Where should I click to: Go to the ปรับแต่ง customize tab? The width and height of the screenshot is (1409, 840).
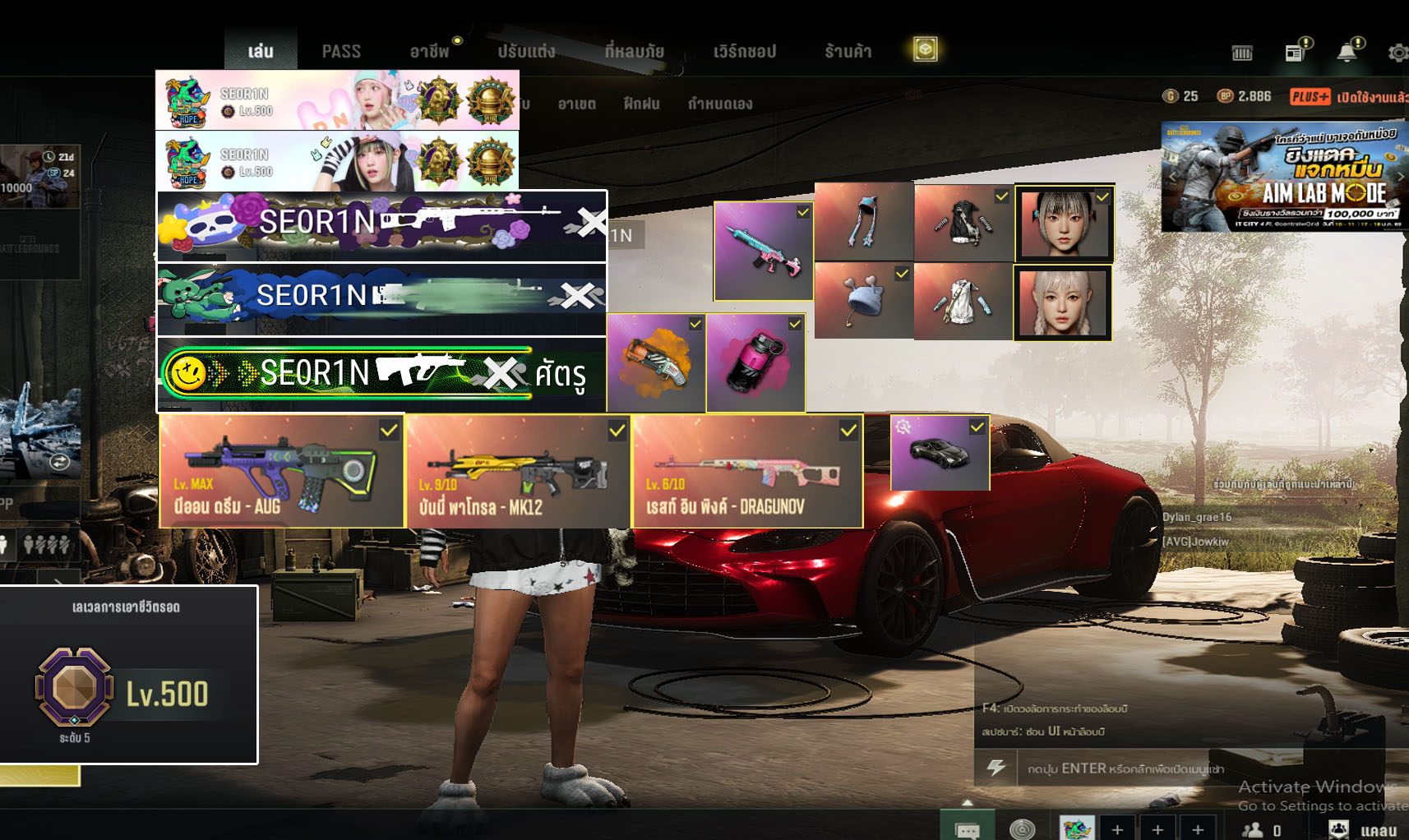coord(526,51)
